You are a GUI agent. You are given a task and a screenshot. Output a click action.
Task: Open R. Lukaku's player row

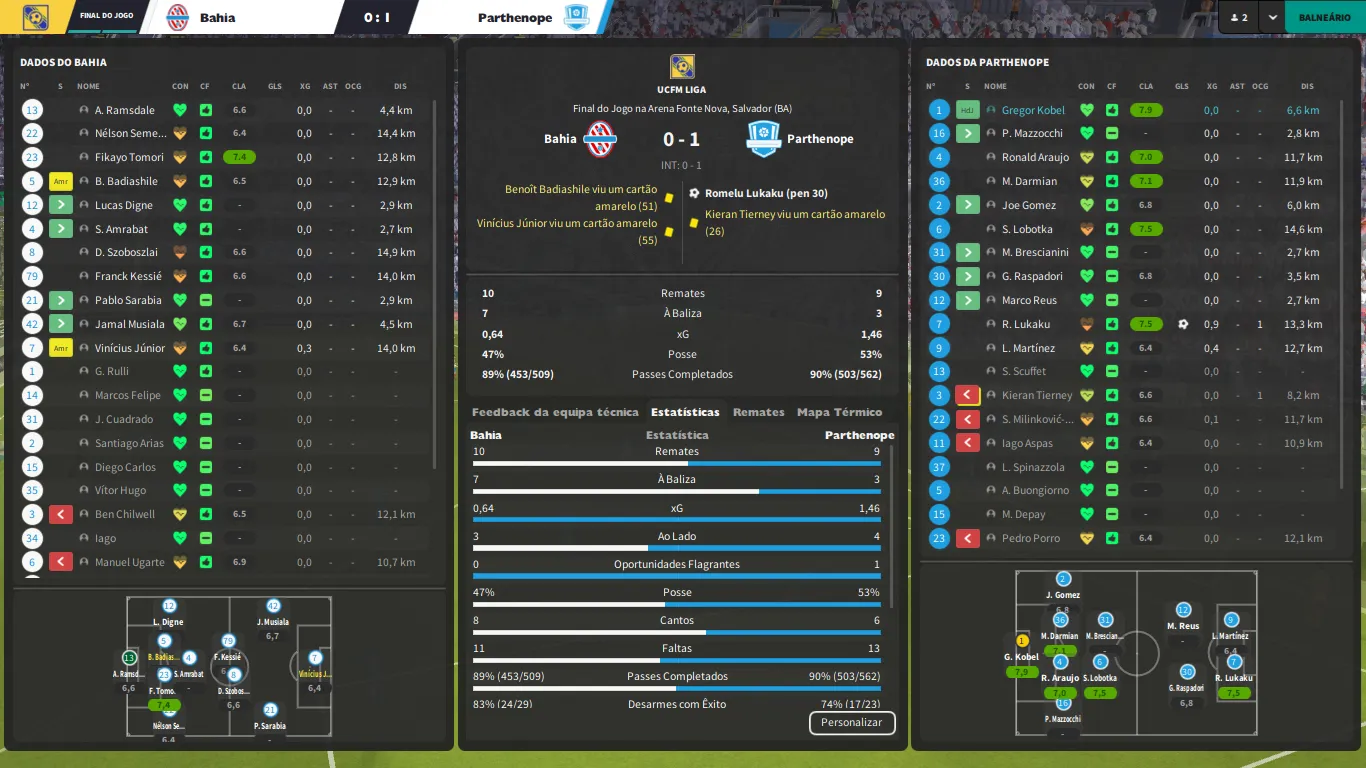point(1025,324)
